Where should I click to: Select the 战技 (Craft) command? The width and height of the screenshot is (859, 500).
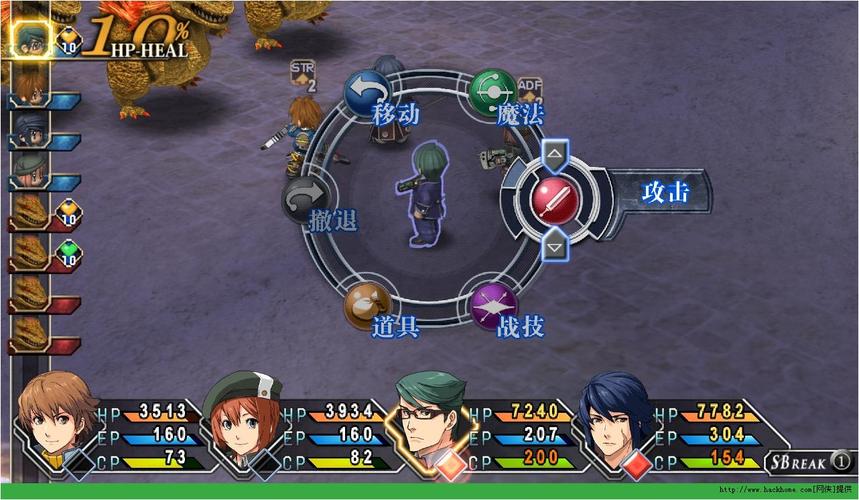[493, 305]
